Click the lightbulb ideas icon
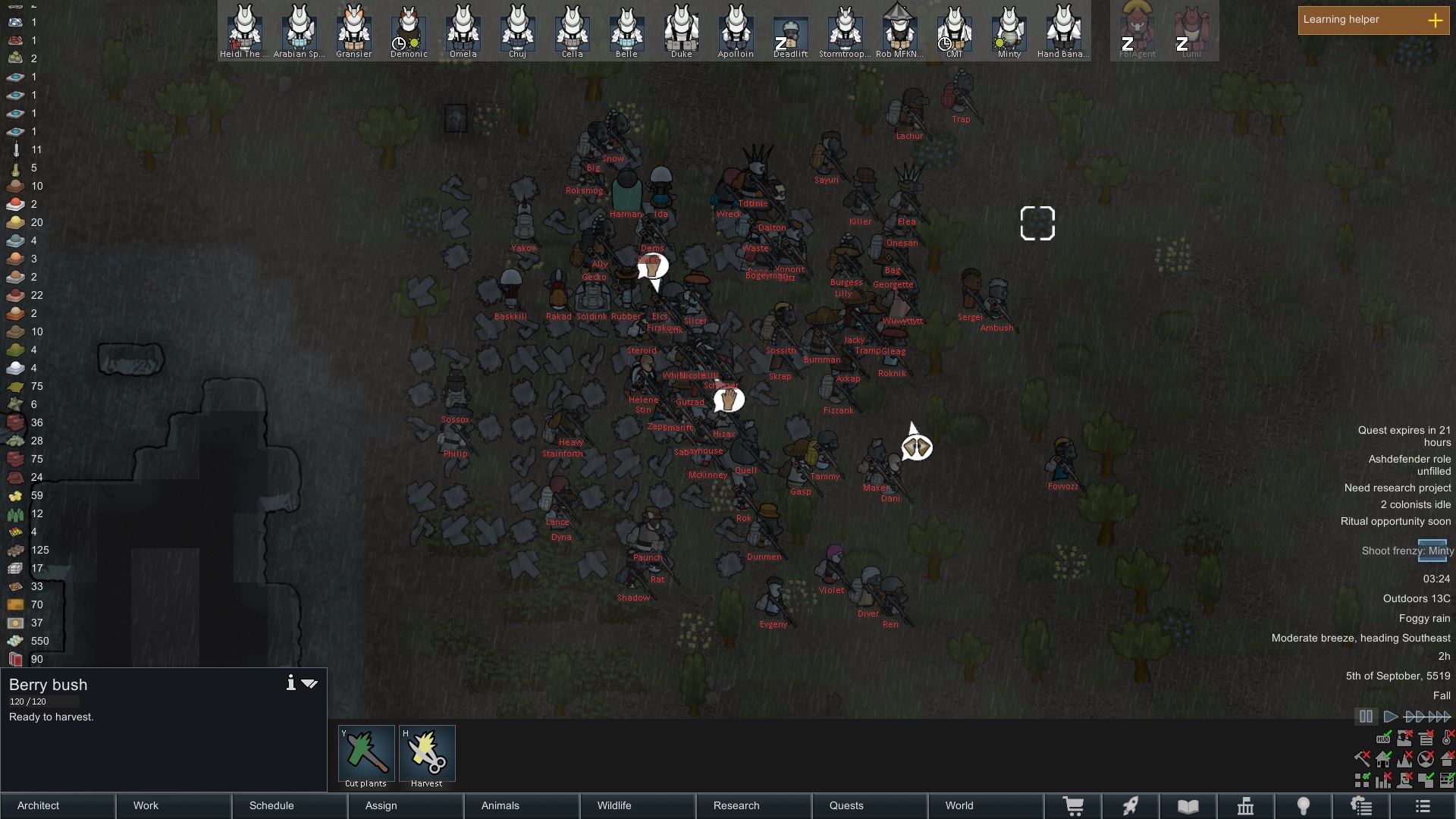 [1304, 805]
